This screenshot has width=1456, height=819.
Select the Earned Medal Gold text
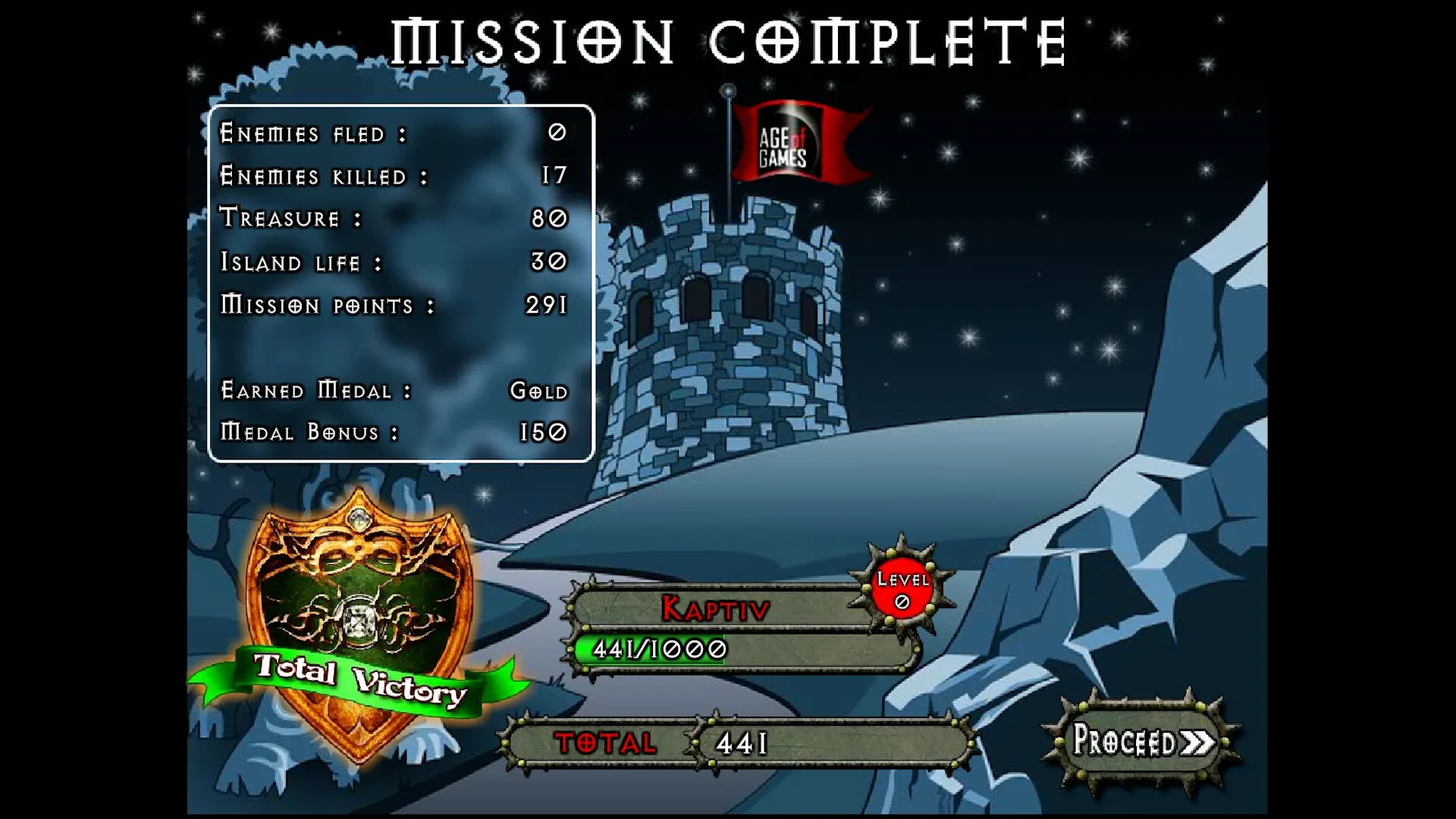pyautogui.click(x=538, y=389)
